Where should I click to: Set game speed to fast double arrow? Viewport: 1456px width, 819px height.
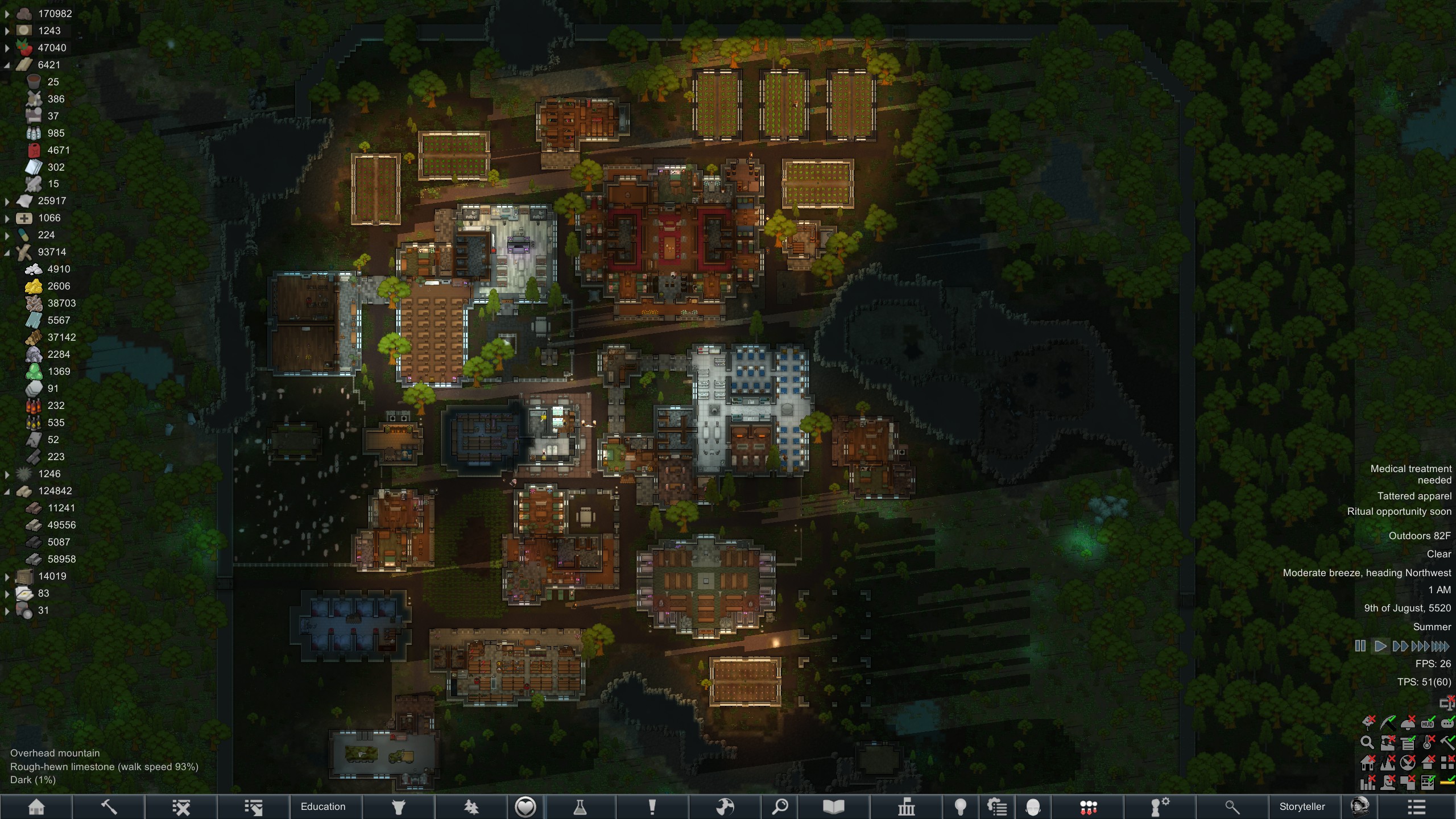point(1400,646)
